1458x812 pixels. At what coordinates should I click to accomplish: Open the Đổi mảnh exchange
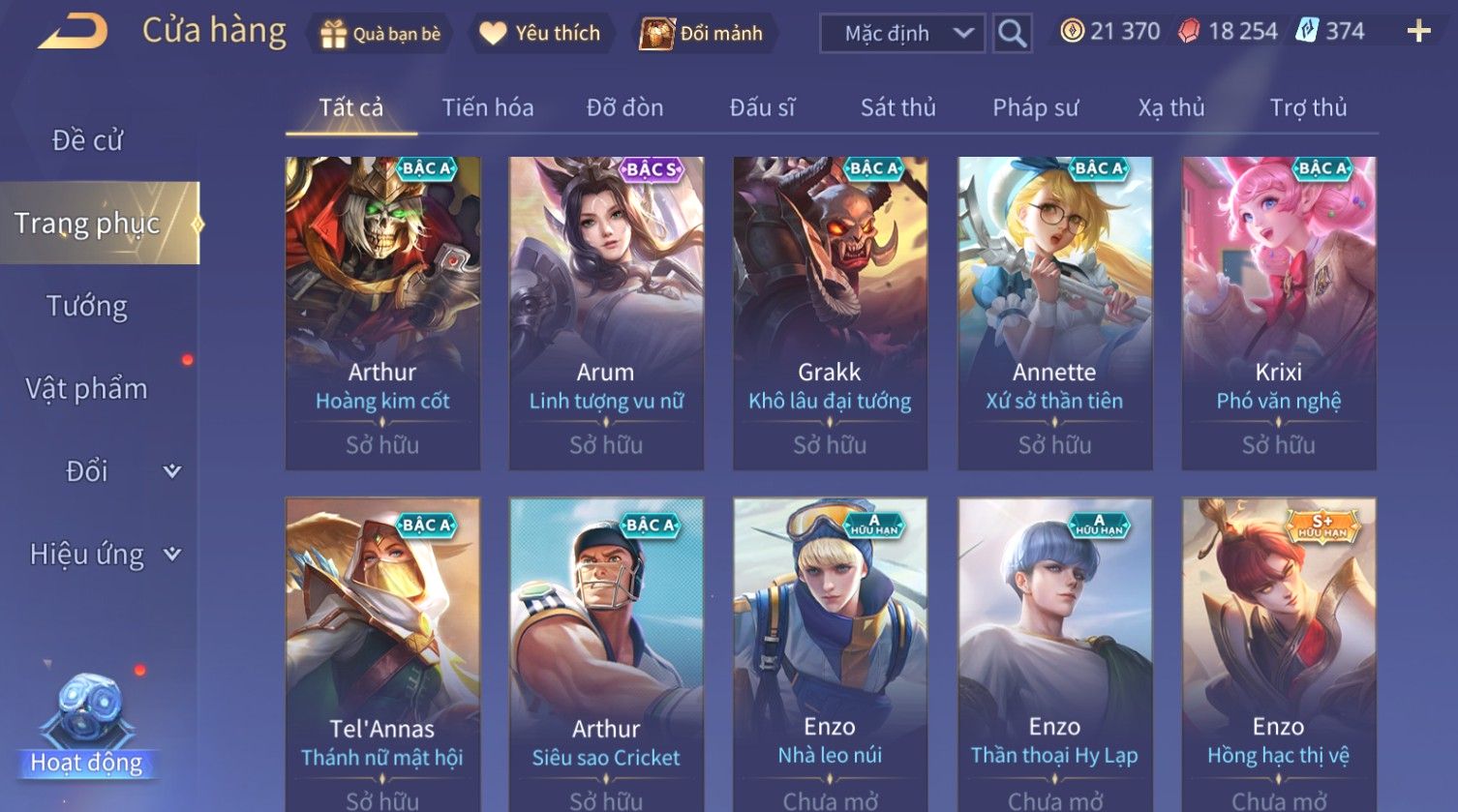pyautogui.click(x=702, y=34)
